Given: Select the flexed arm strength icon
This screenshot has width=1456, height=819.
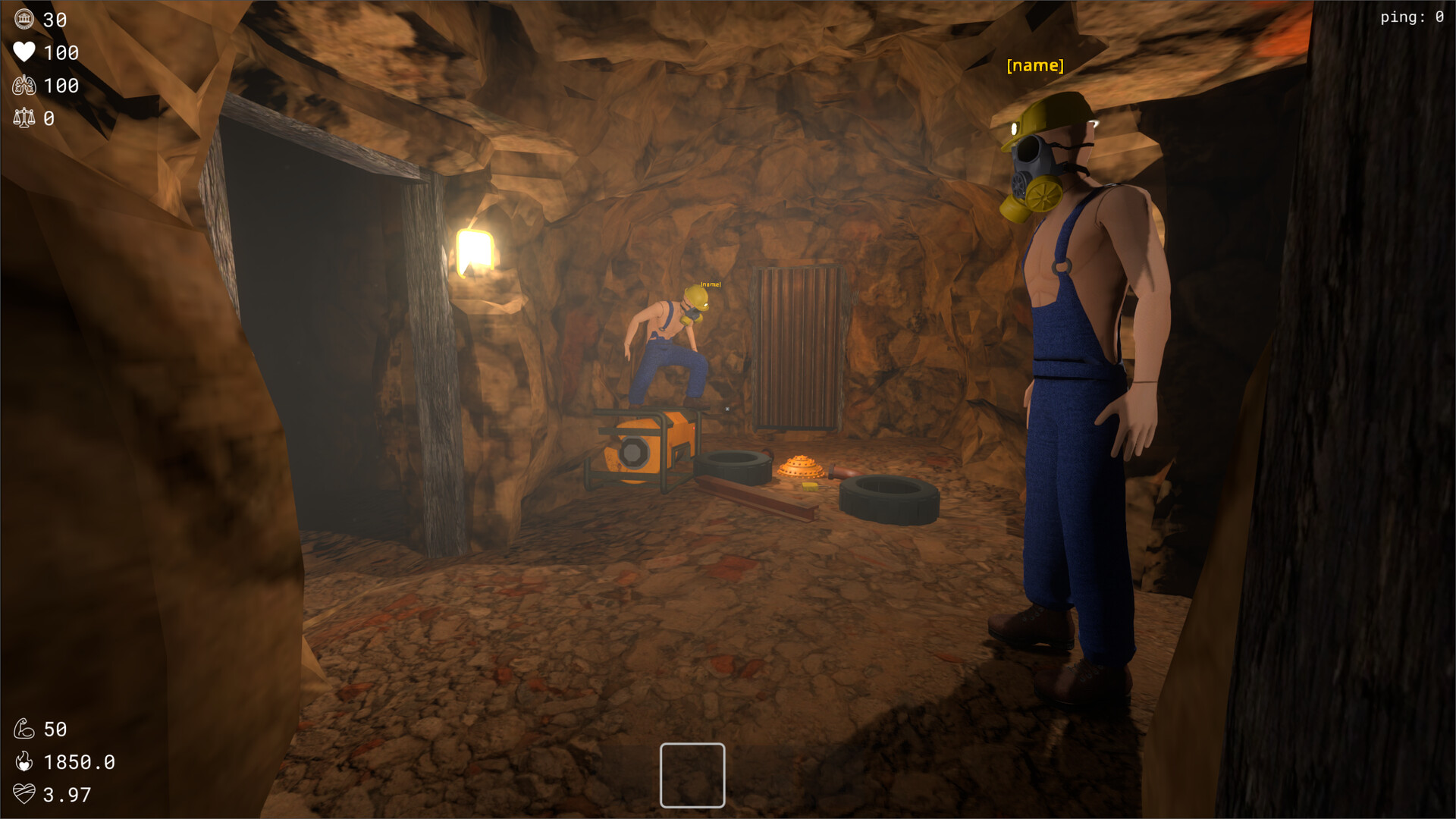Looking at the screenshot, I should pos(25,729).
